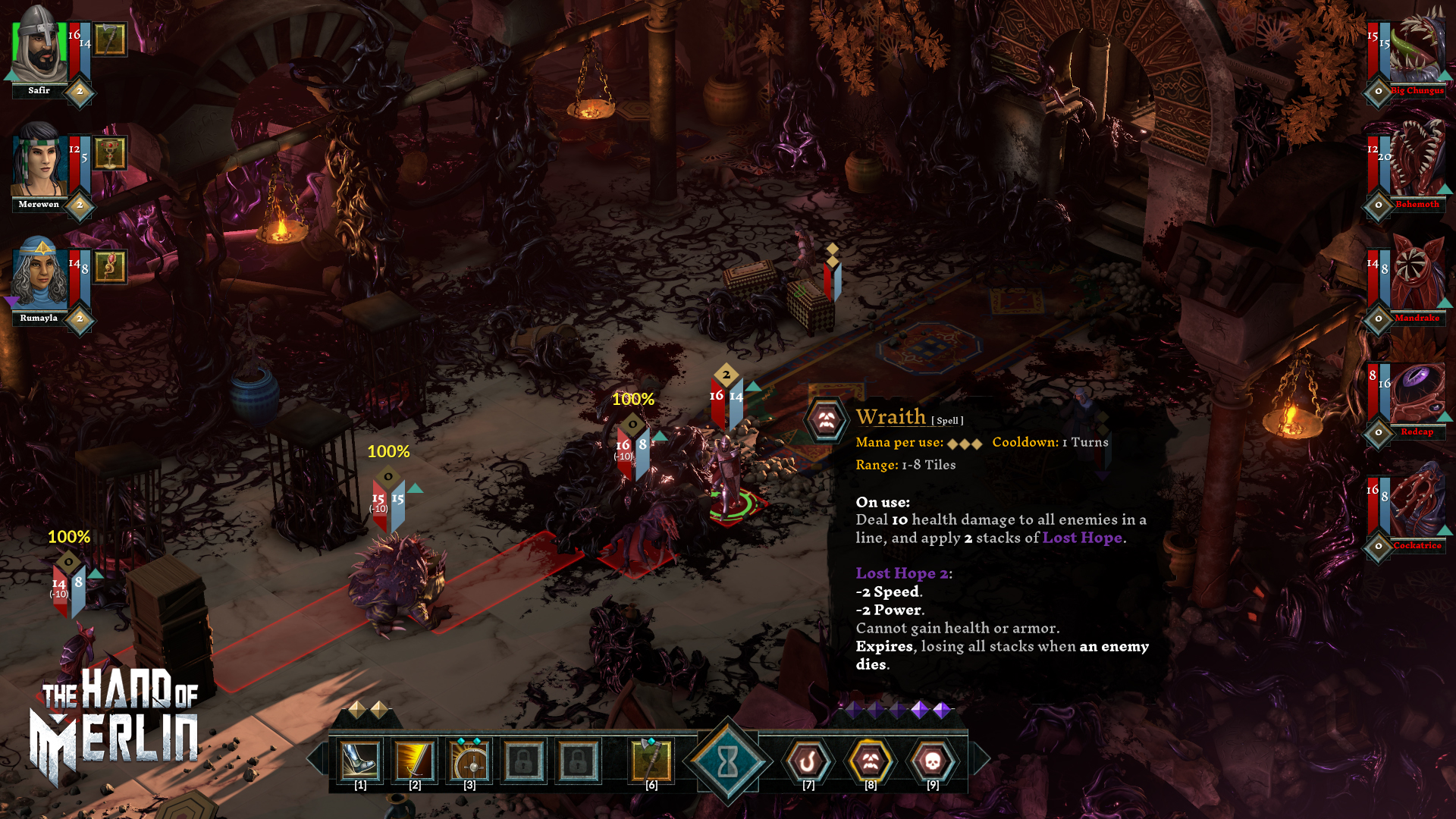The image size is (1456, 819).
Task: Cast the skull spell
Action: (933, 761)
